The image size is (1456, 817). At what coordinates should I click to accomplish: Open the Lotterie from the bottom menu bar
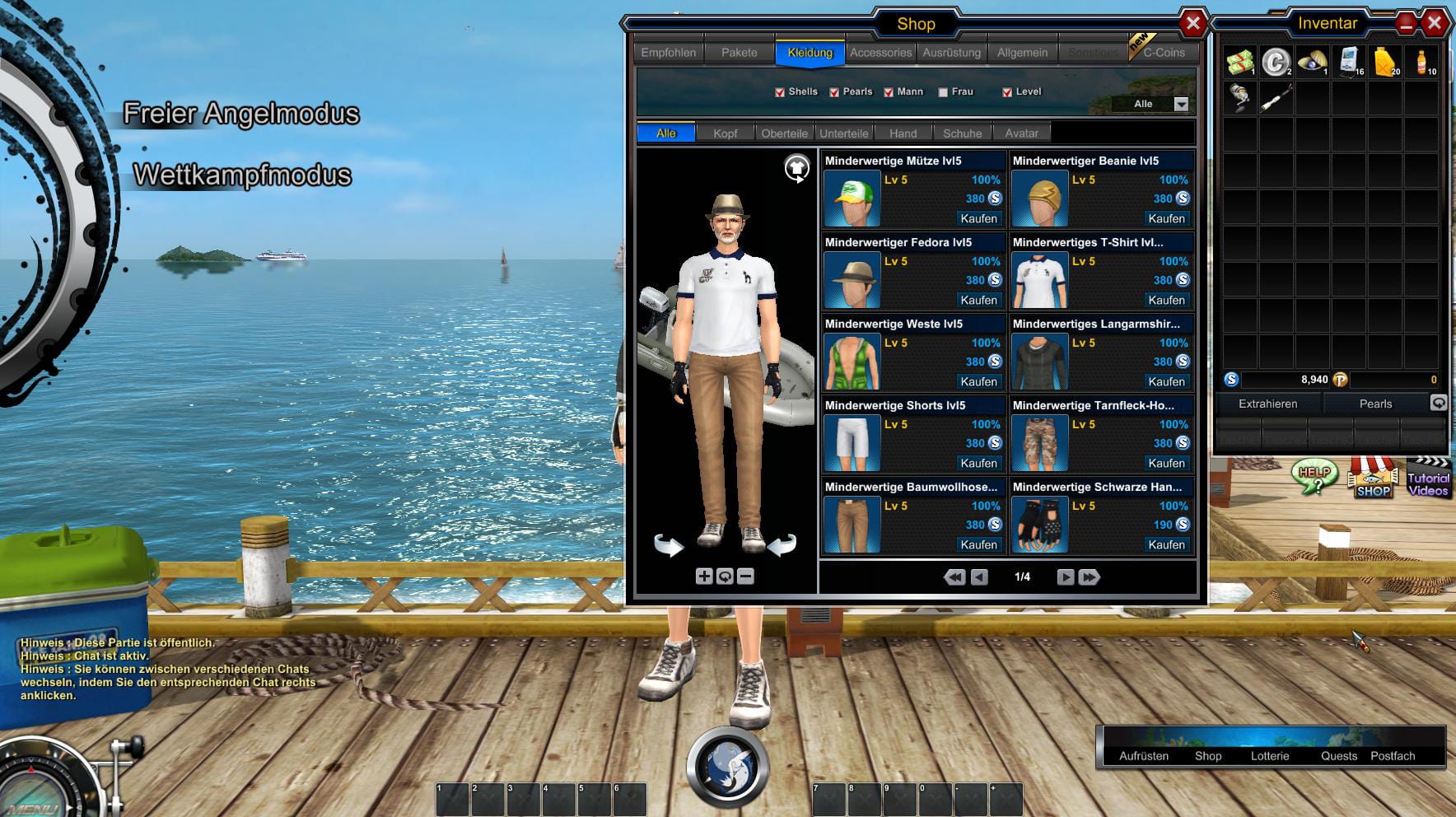click(1271, 755)
